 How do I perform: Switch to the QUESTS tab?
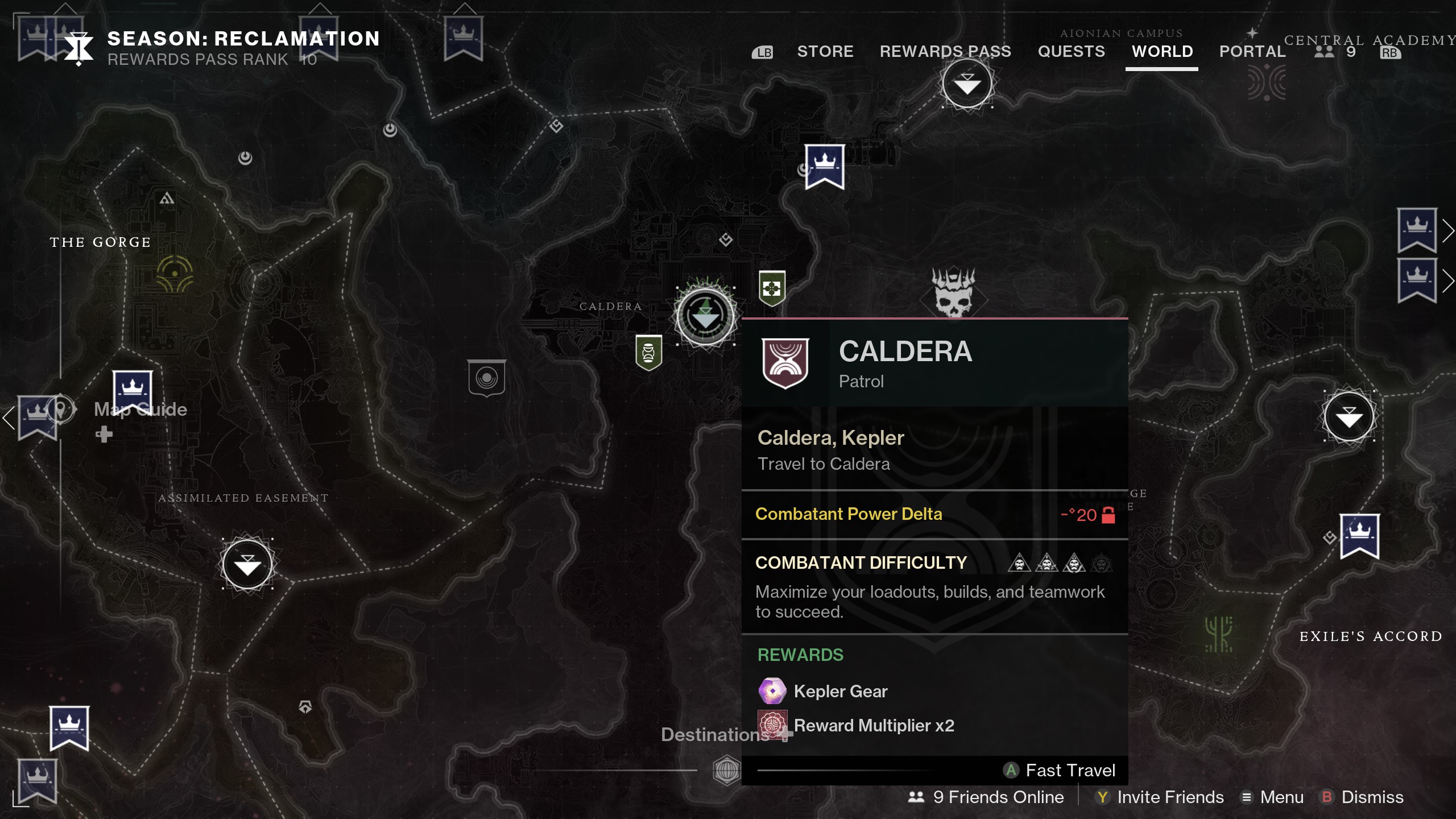1072,51
